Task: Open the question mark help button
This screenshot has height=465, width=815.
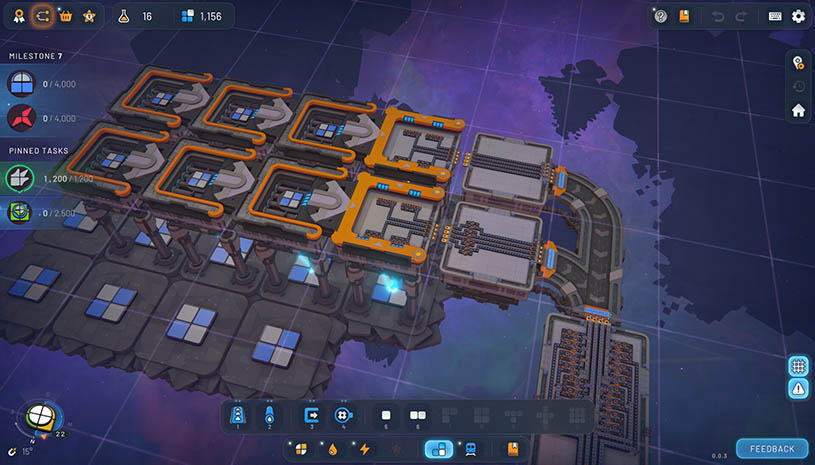Action: pos(660,16)
